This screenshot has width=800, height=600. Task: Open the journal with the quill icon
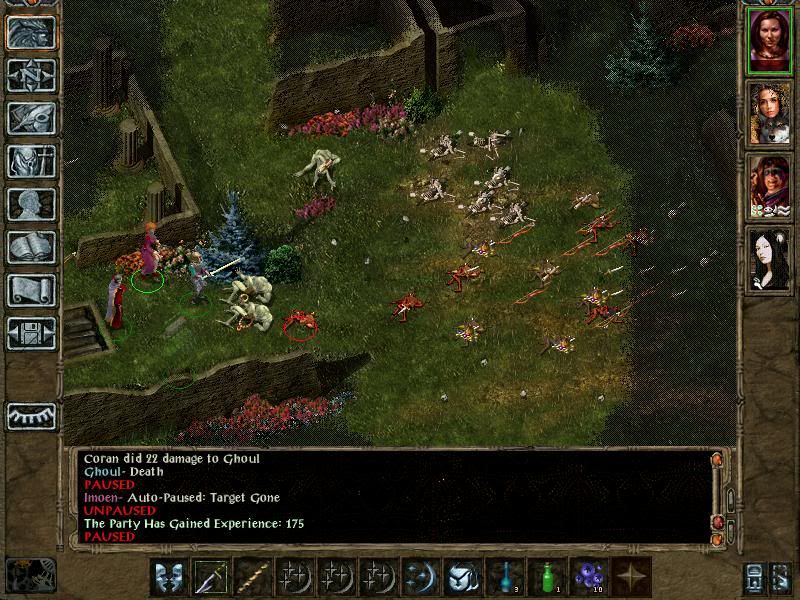(31, 118)
